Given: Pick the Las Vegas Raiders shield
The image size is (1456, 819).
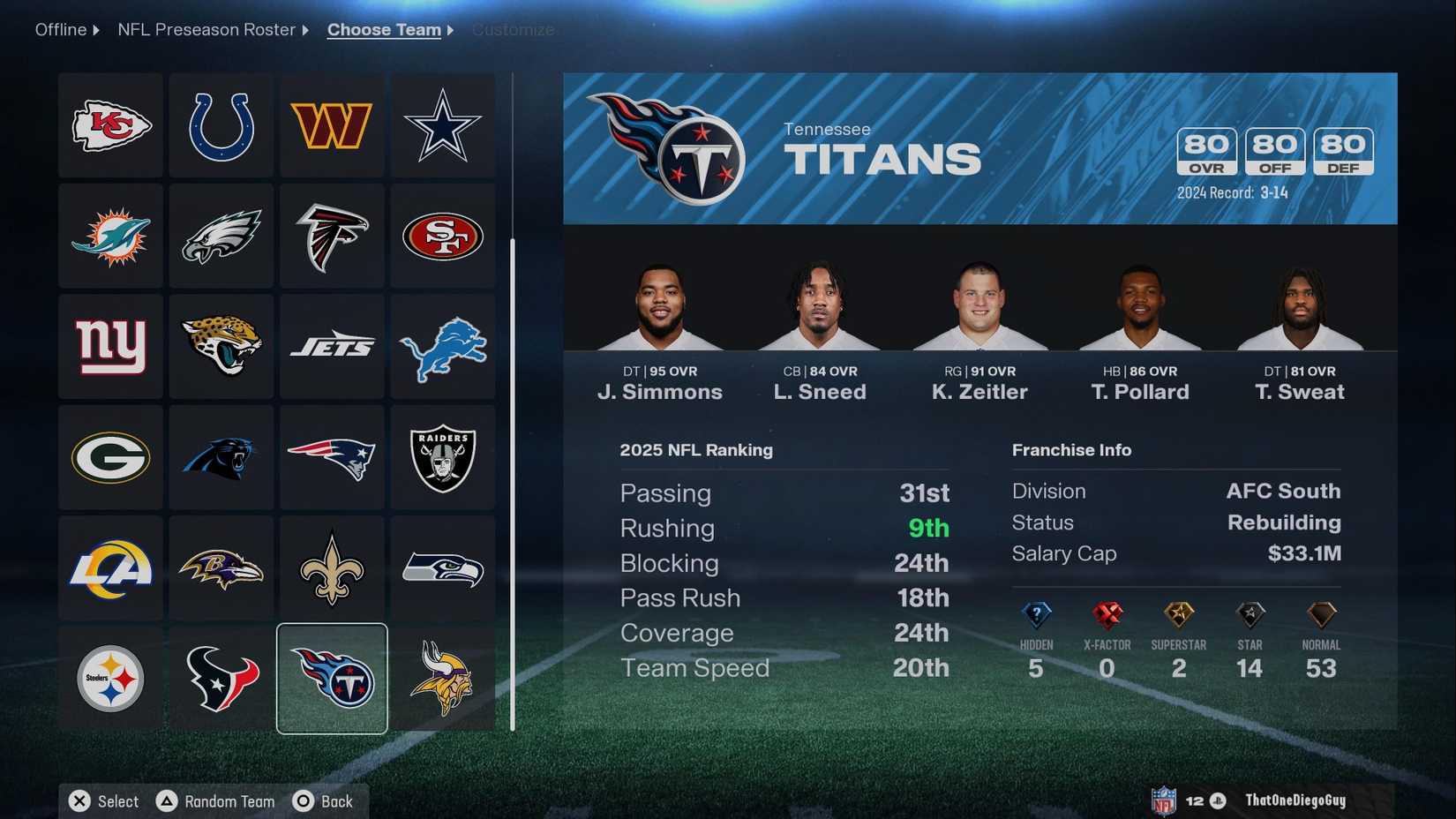Looking at the screenshot, I should [x=443, y=458].
